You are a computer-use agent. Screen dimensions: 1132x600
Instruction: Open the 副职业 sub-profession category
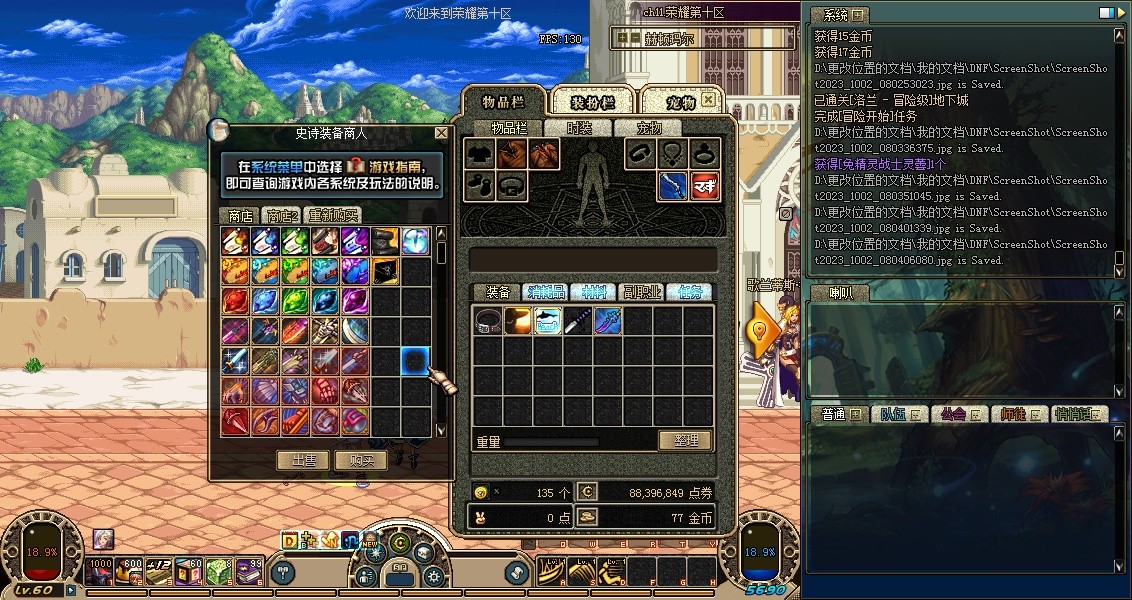point(641,292)
